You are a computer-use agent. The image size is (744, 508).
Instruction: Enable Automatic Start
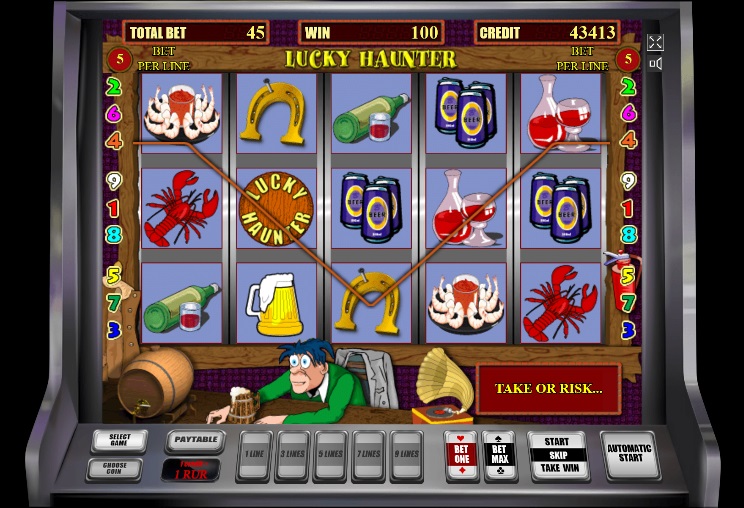(x=629, y=454)
